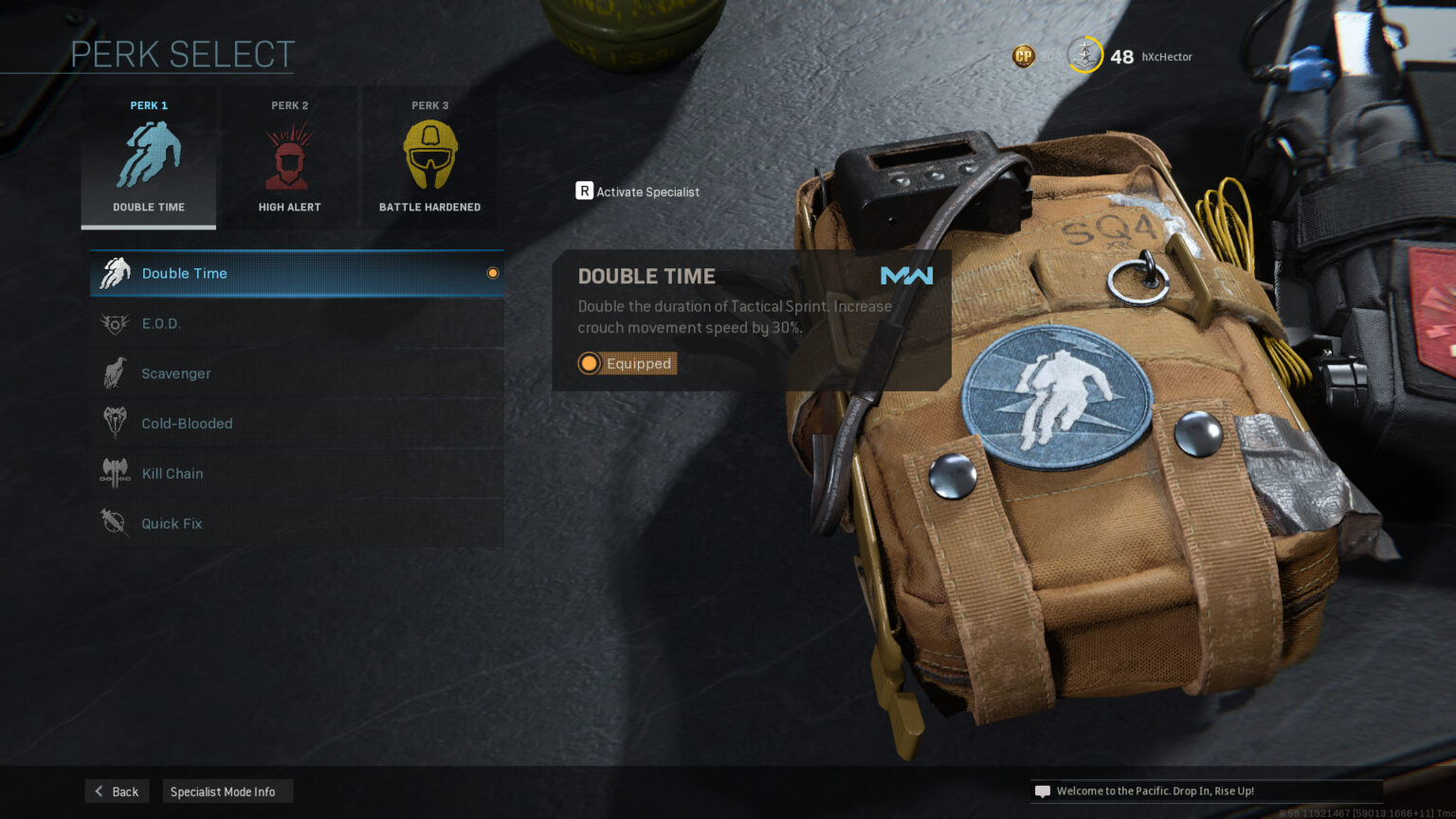Click the Activate Specialist option
The image size is (1456, 819).
(638, 191)
